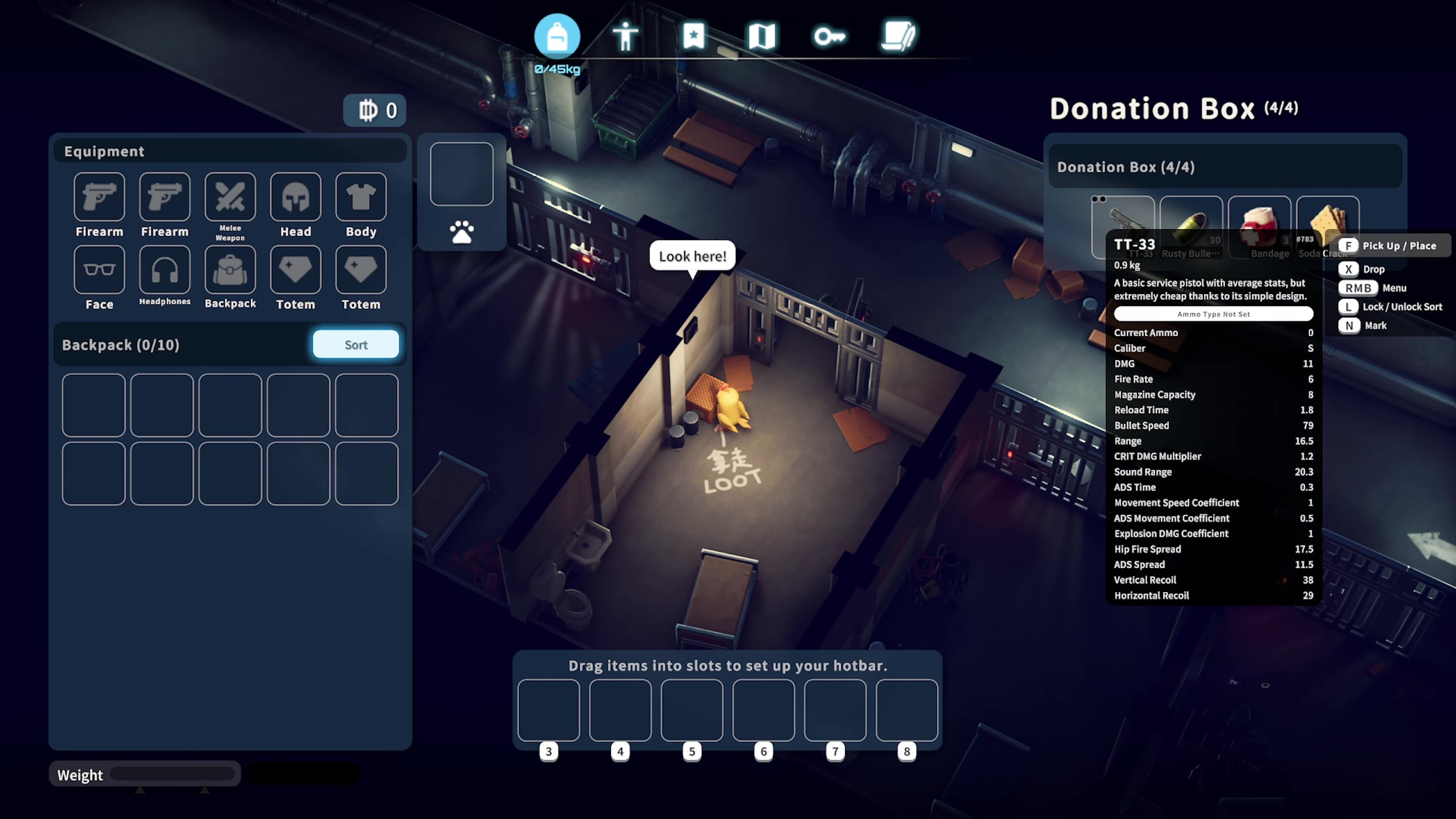Click the hotbar slot numbered 3
The width and height of the screenshot is (1456, 819).
(x=548, y=710)
